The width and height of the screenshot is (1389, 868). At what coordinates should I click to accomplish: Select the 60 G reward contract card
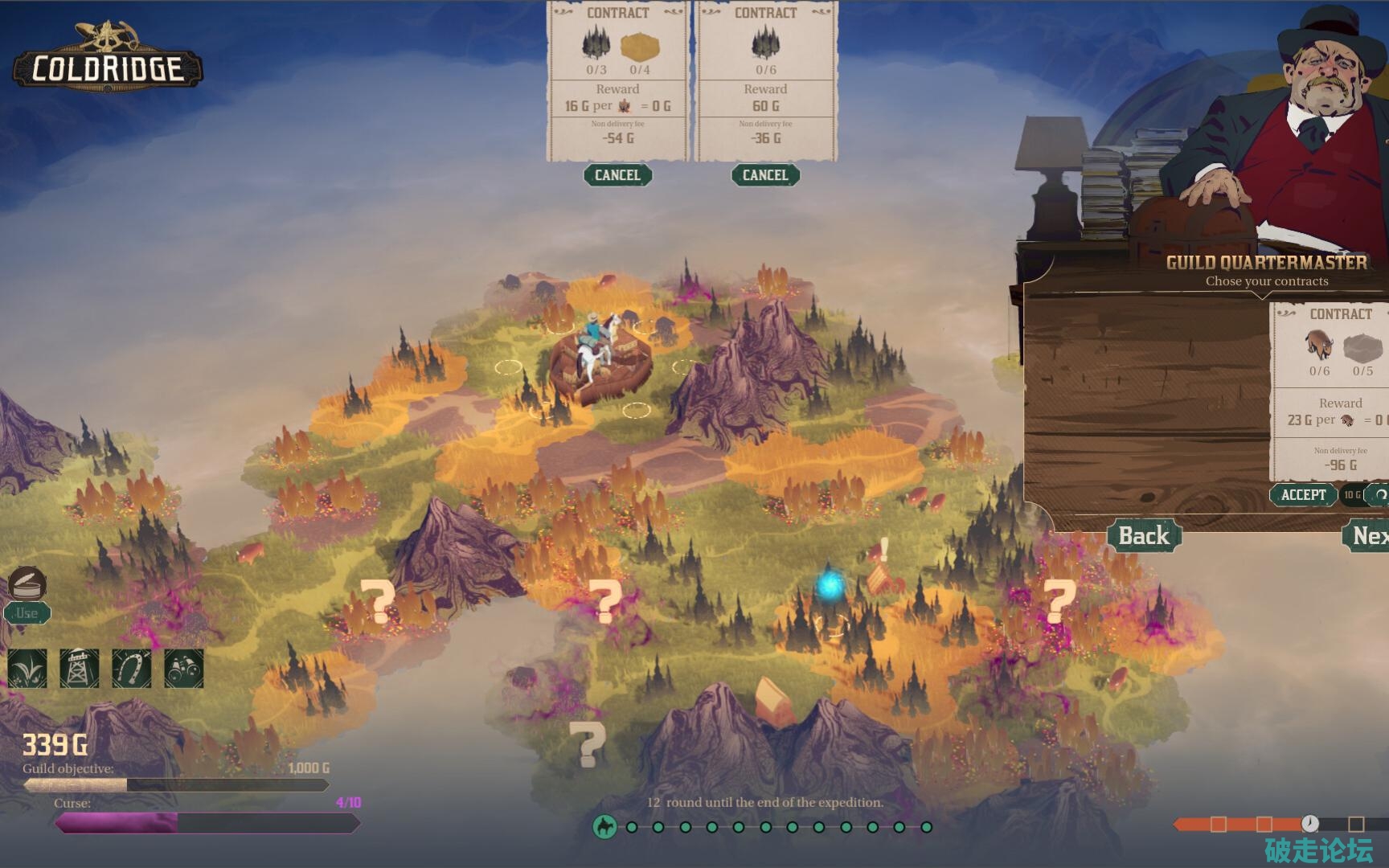(x=765, y=80)
